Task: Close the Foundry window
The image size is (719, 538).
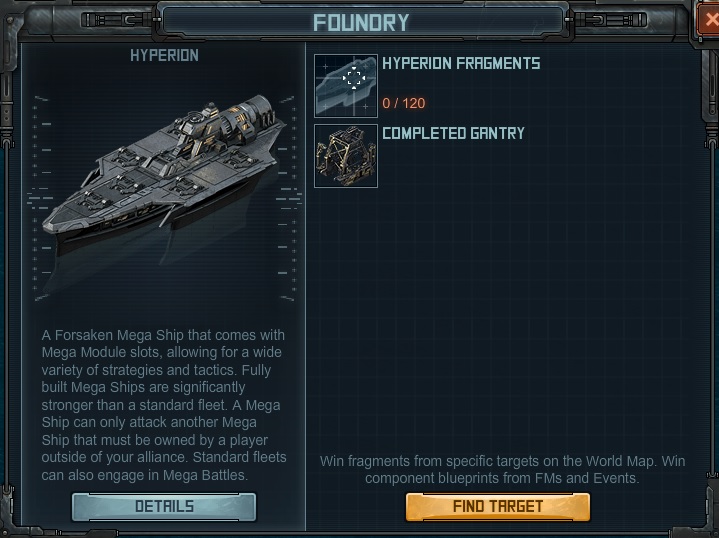Action: tap(710, 20)
